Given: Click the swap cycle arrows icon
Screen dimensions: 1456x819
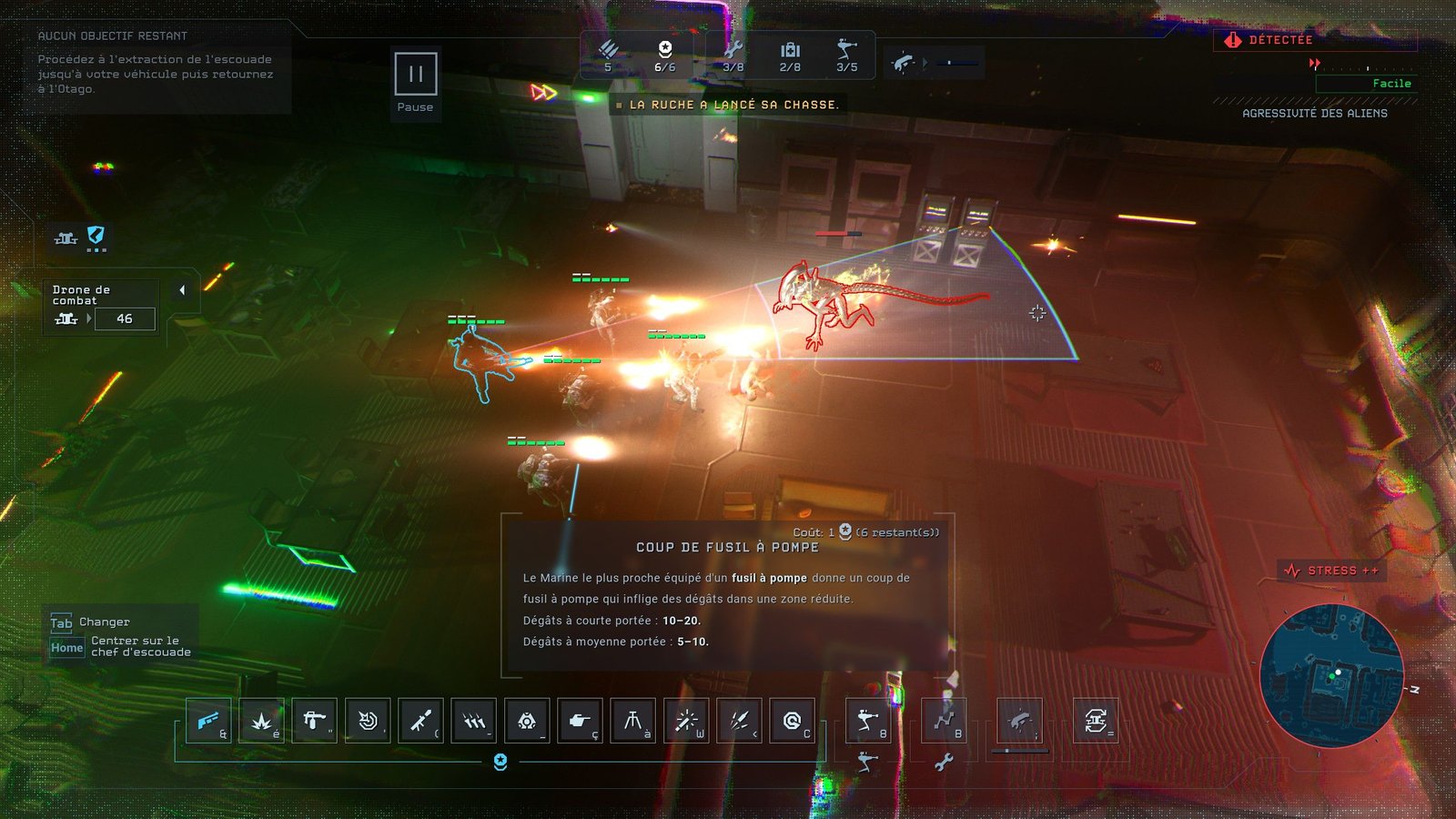Looking at the screenshot, I should 1096,721.
